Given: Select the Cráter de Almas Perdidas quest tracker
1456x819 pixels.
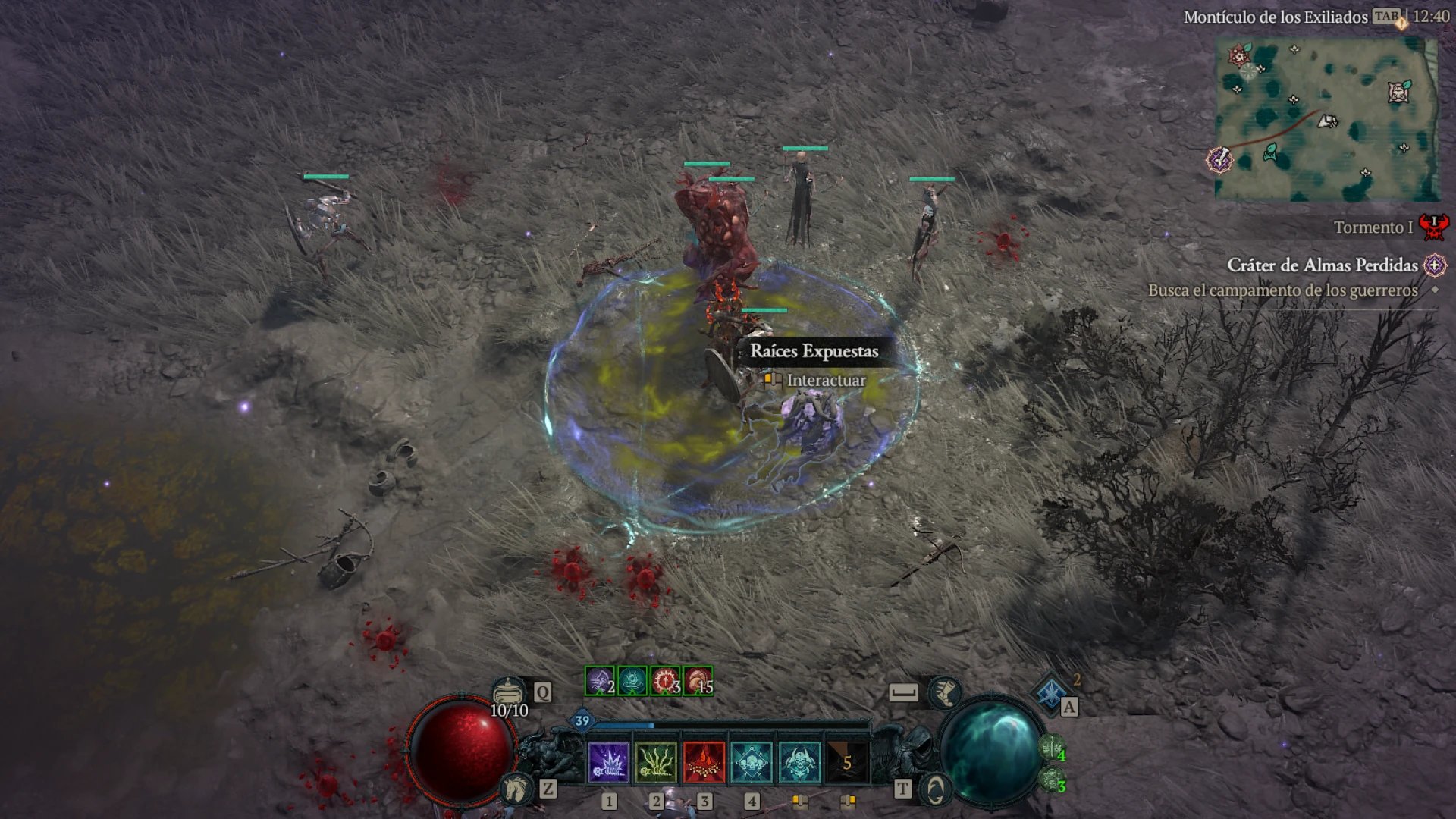Looking at the screenshot, I should (x=1322, y=265).
